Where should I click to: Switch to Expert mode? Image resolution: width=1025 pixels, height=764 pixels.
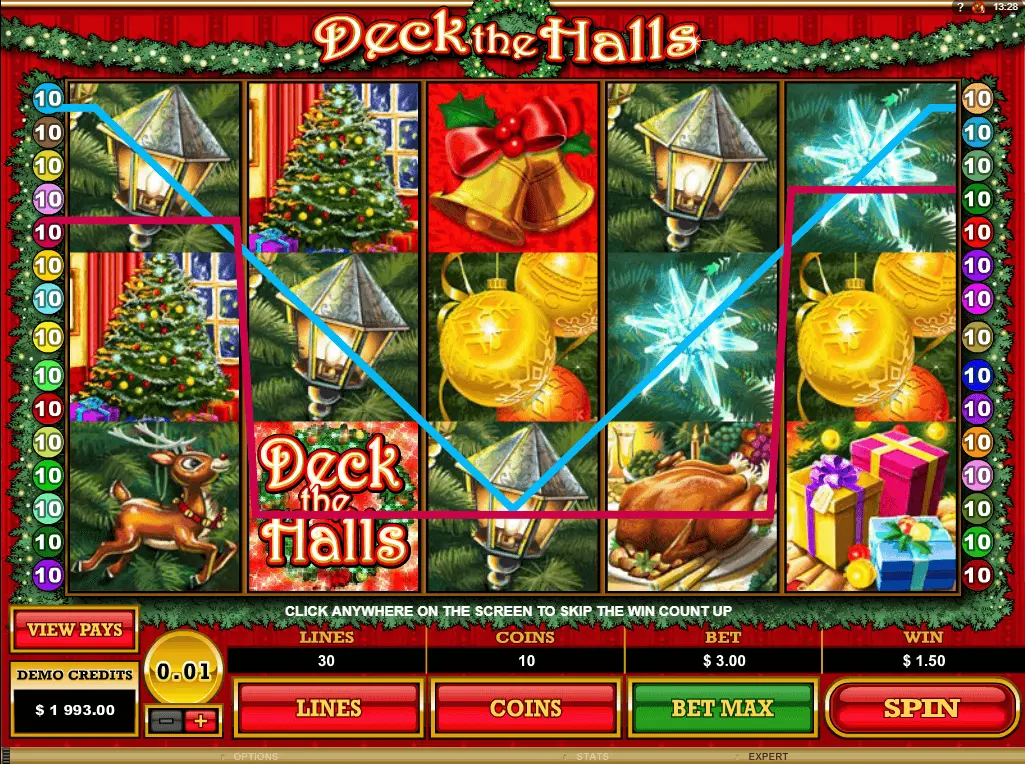point(767,757)
